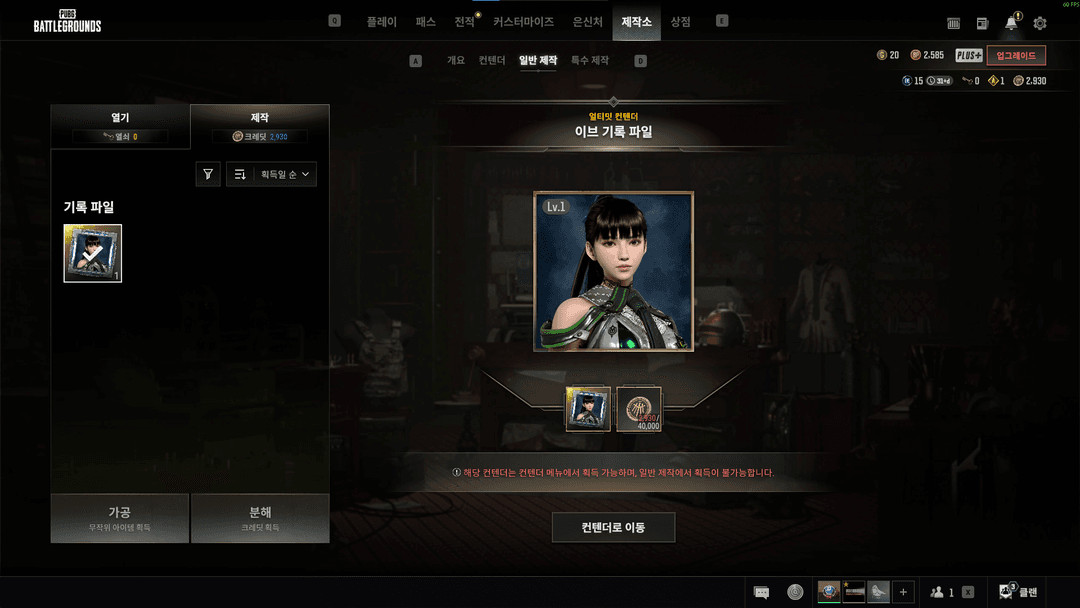The width and height of the screenshot is (1080, 608).
Task: Open the 커스터마이즈 (Customize) menu
Action: tap(523, 21)
